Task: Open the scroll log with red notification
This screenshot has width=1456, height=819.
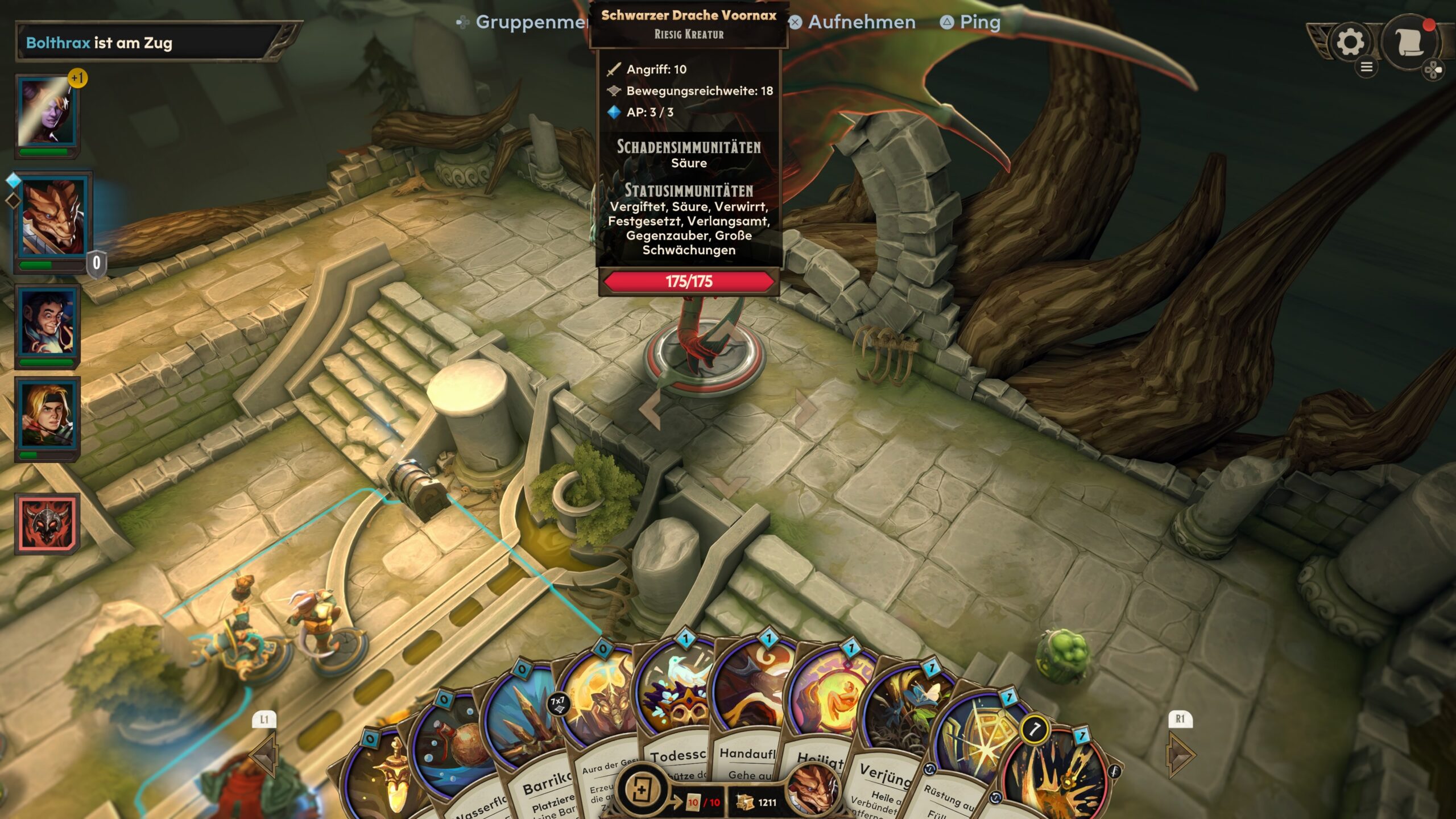Action: (1410, 42)
